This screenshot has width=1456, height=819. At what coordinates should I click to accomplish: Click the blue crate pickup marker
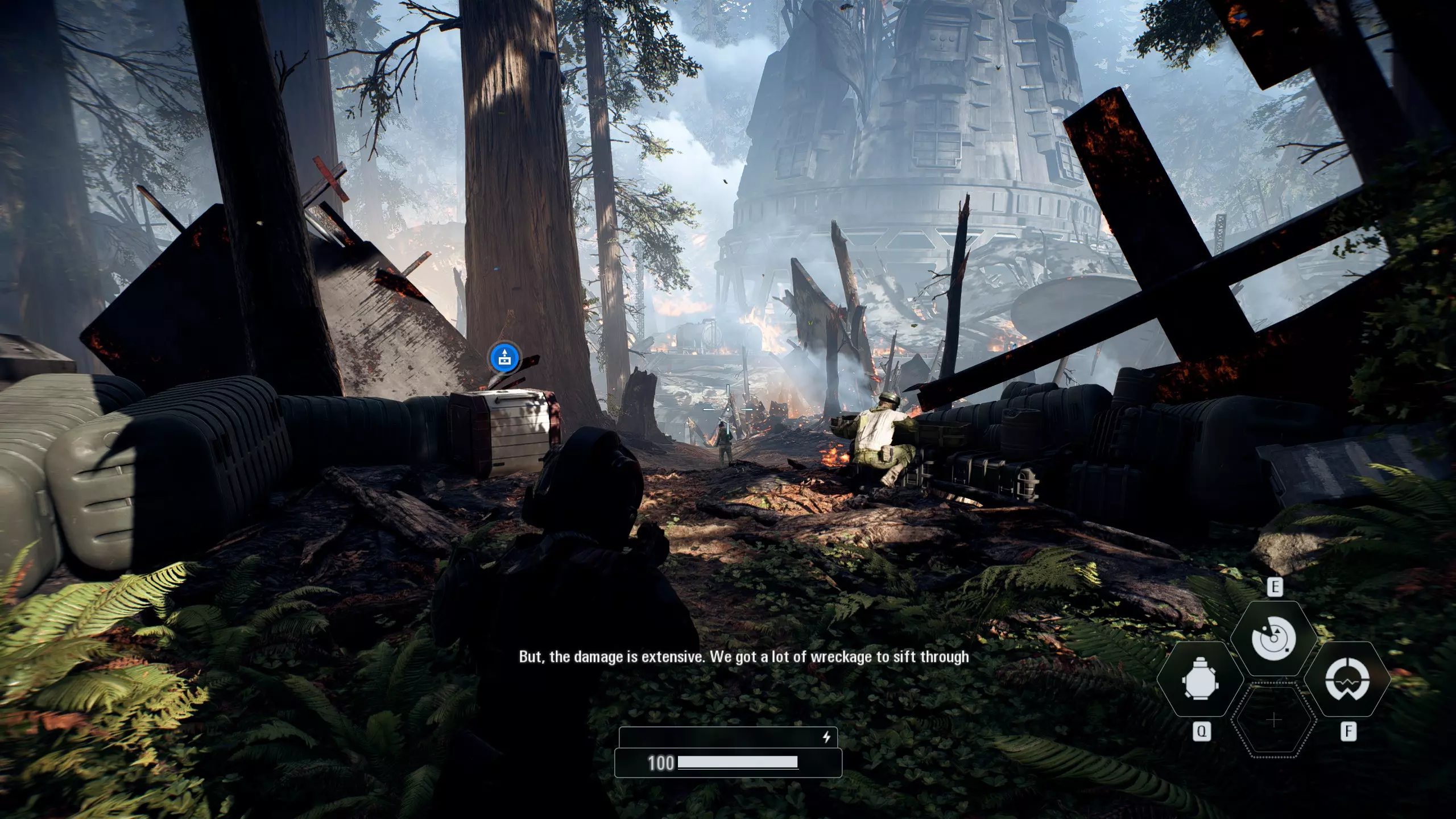504,358
